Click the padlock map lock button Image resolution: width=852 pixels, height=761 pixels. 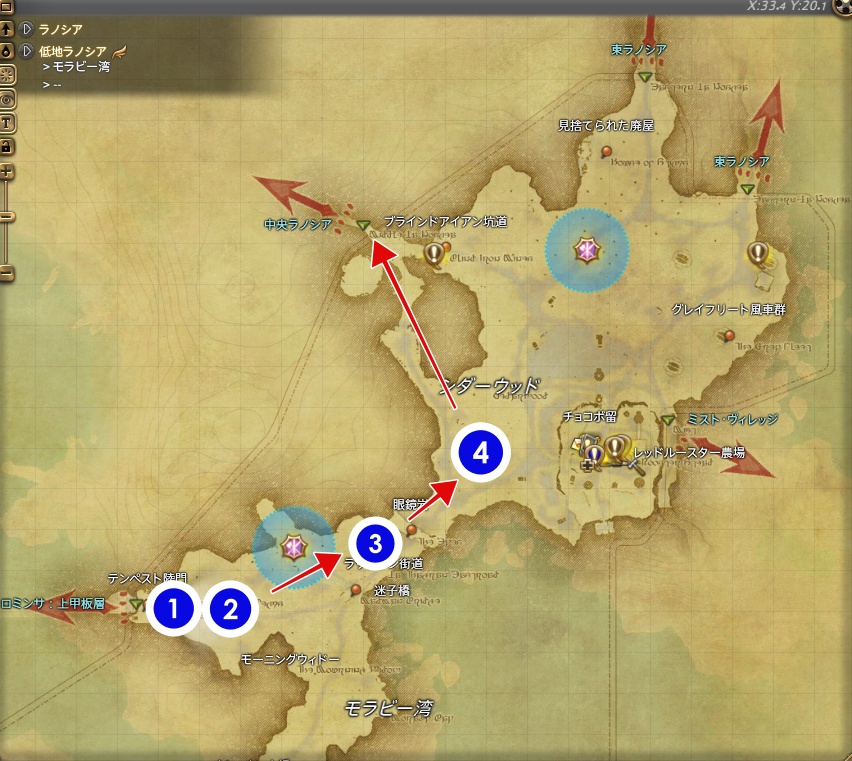pyautogui.click(x=7, y=147)
